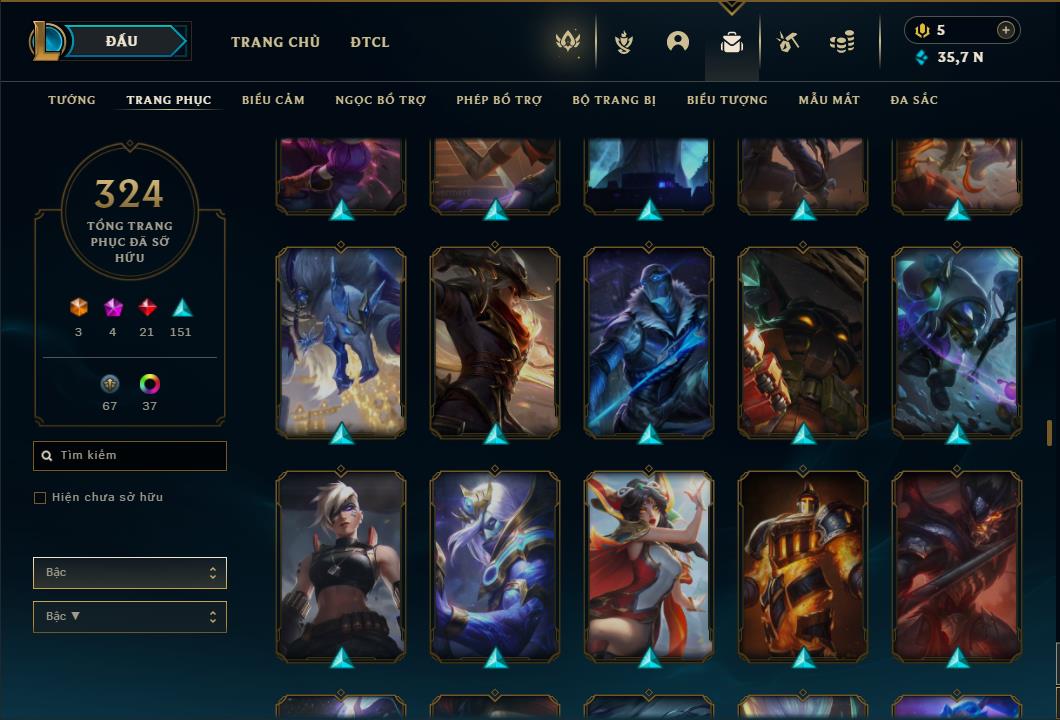Image resolution: width=1060 pixels, height=720 pixels.
Task: Open the profile icon in top bar
Action: [x=678, y=42]
